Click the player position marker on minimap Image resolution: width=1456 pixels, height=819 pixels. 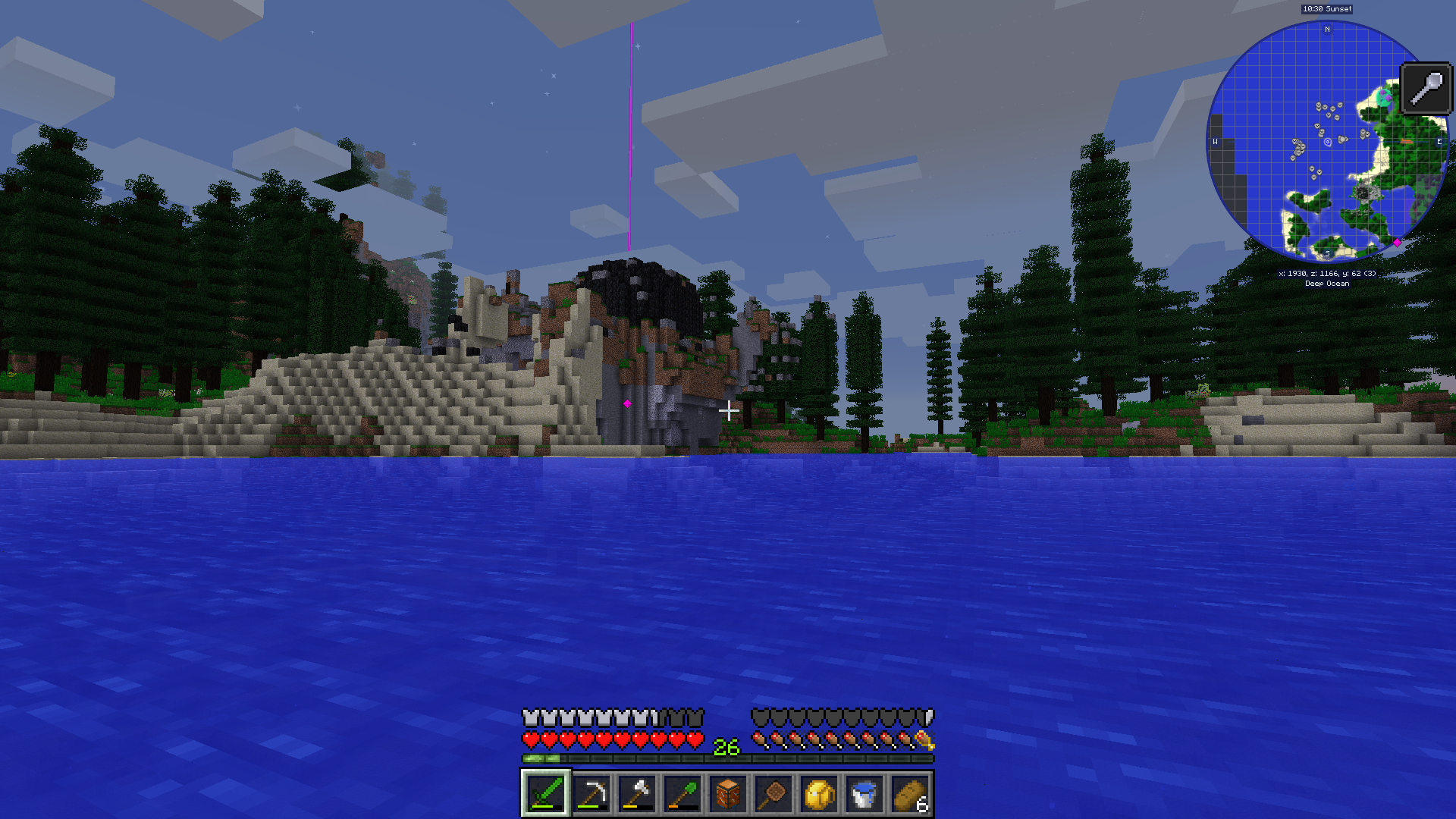pyautogui.click(x=1327, y=142)
